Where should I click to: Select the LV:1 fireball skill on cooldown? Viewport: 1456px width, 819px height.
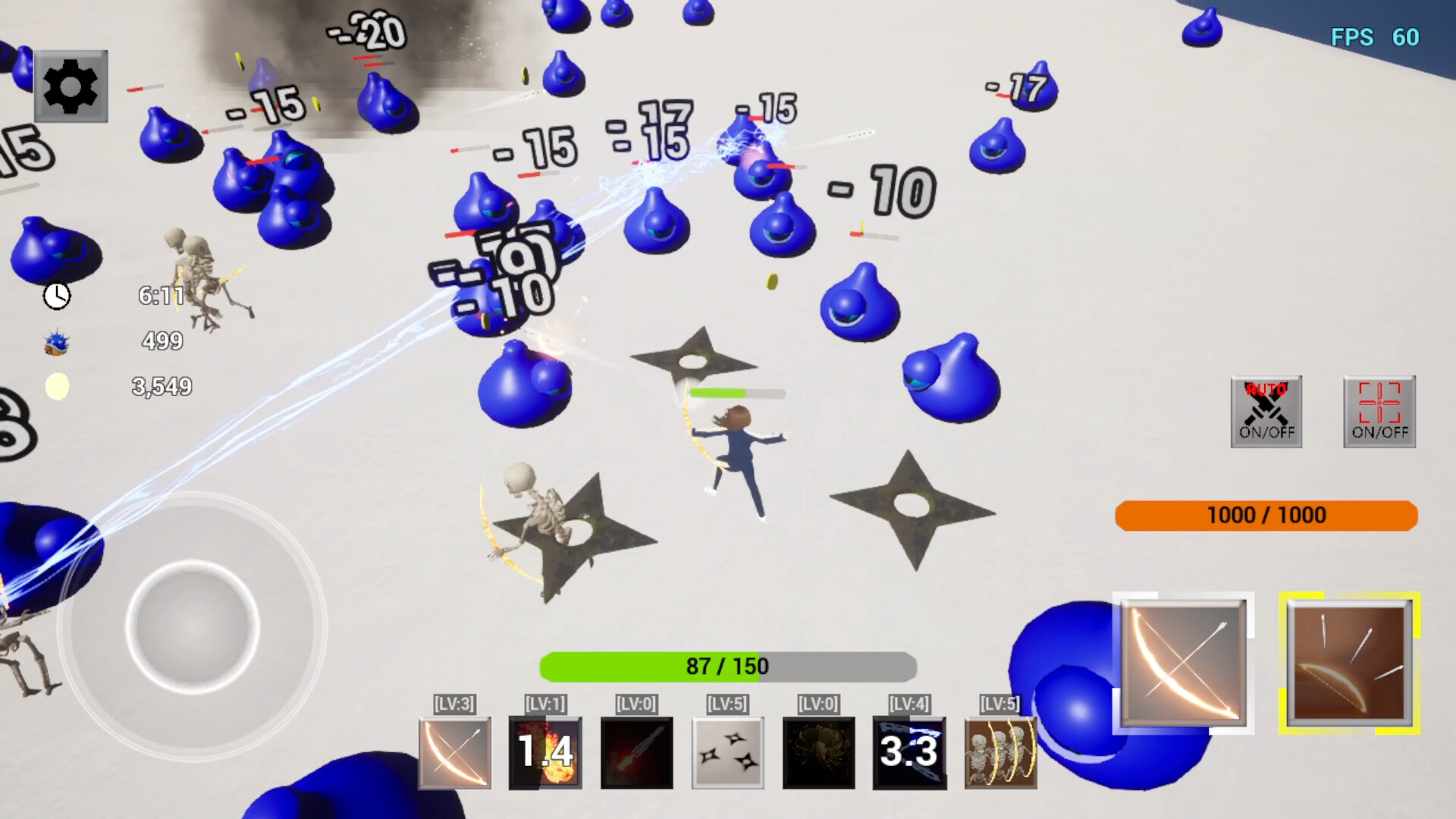(x=544, y=752)
